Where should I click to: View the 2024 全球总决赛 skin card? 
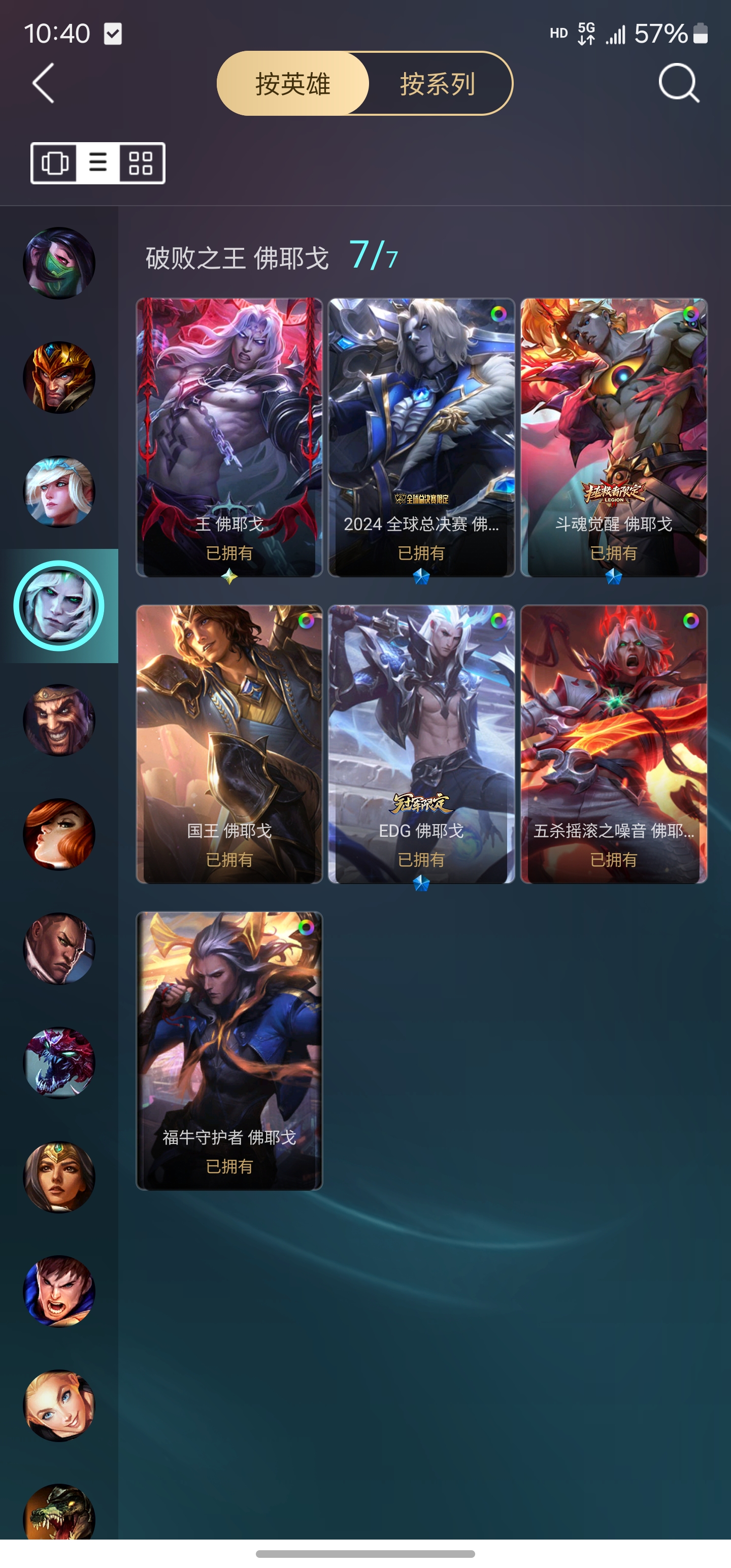421,437
